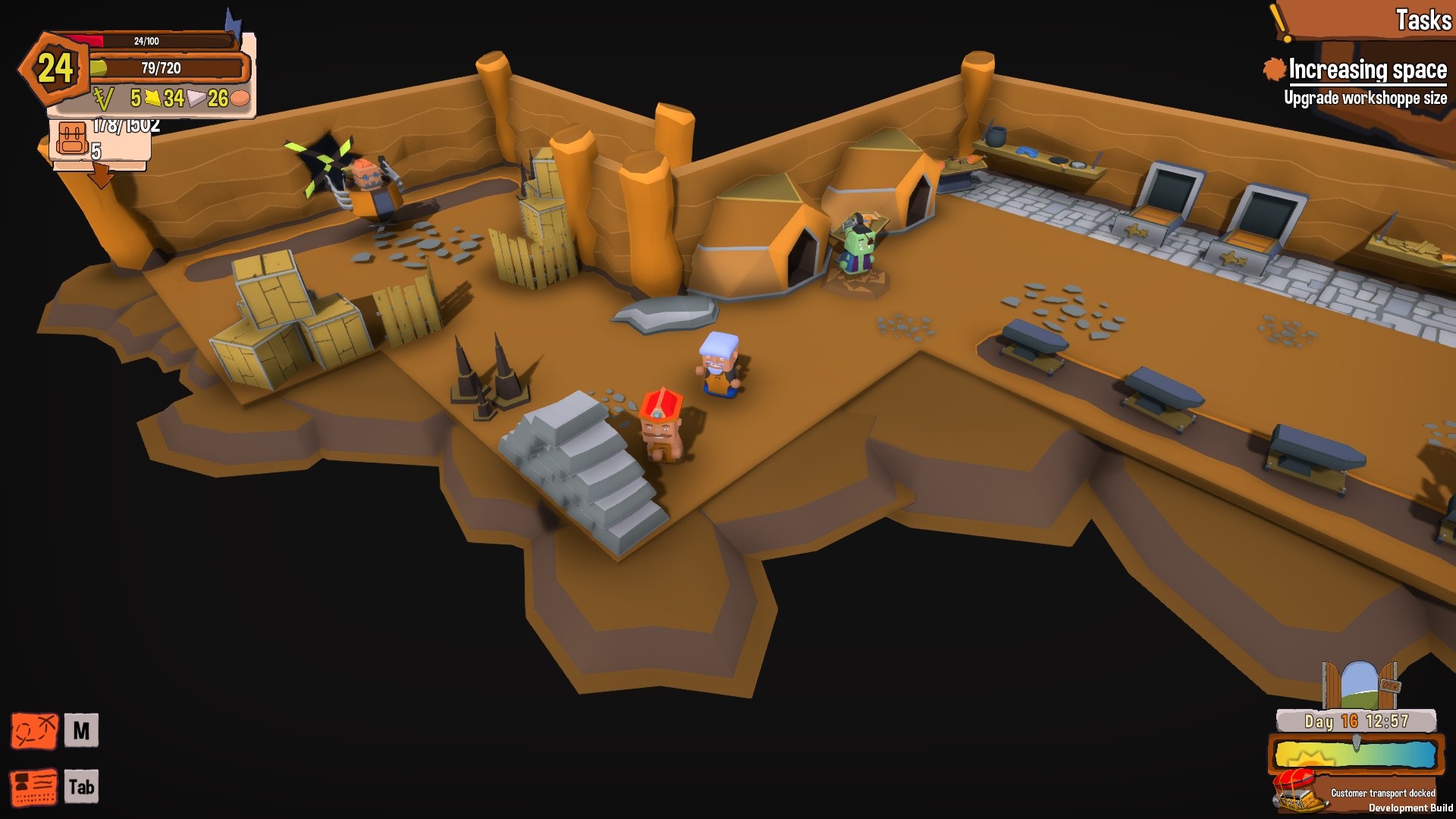The width and height of the screenshot is (1456, 819).
Task: Open the character sheet via the ID card icon
Action: pyautogui.click(x=34, y=786)
